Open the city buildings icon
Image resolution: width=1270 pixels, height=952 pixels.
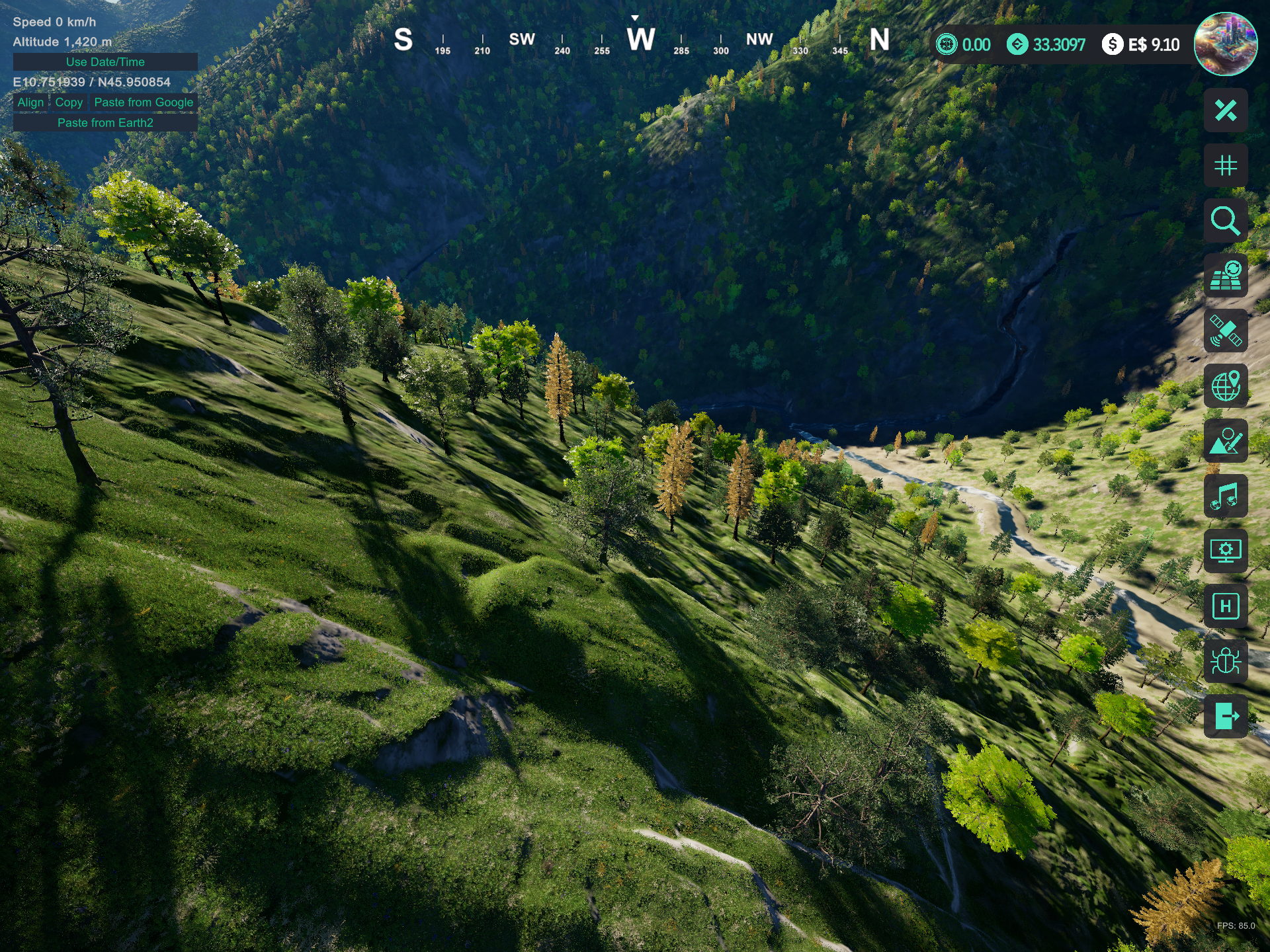coord(1225,276)
